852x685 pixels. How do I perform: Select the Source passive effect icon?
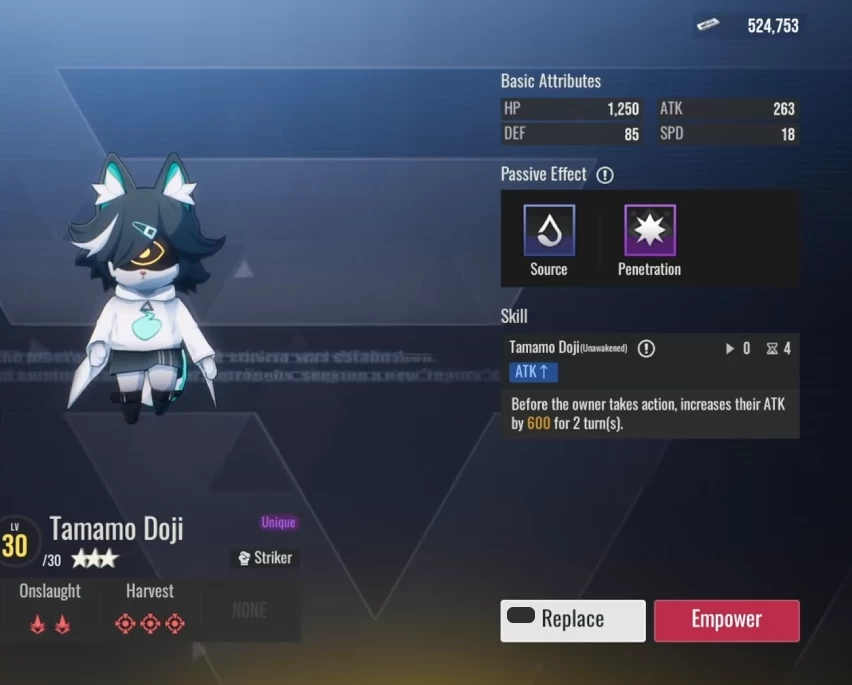[x=549, y=231]
